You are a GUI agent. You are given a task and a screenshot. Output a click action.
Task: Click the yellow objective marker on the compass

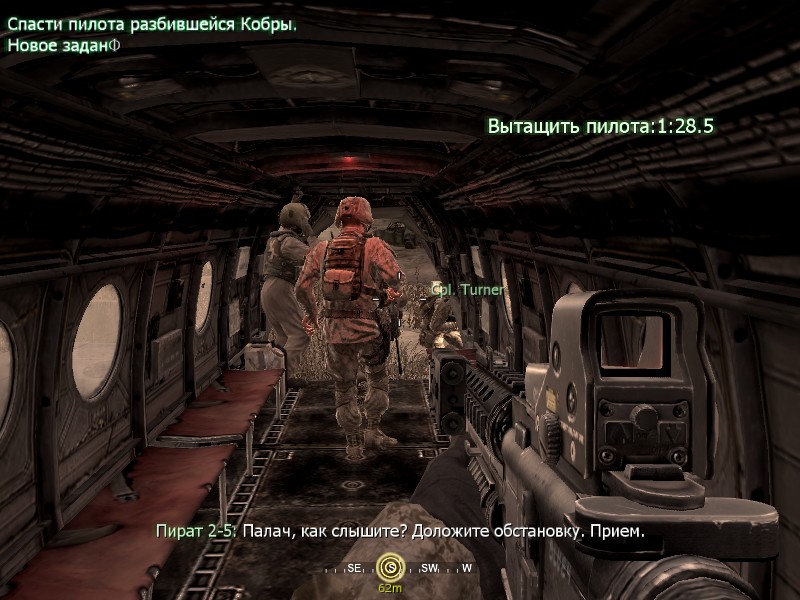click(x=390, y=568)
